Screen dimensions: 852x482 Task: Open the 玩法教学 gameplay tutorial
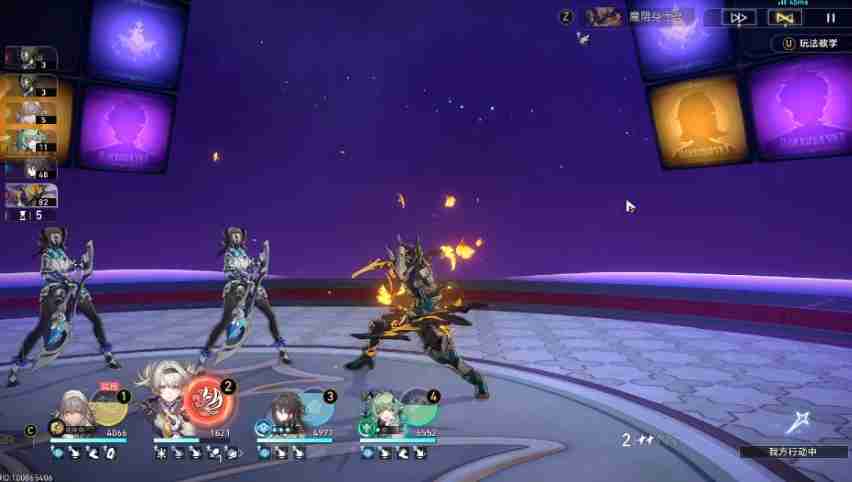point(810,44)
